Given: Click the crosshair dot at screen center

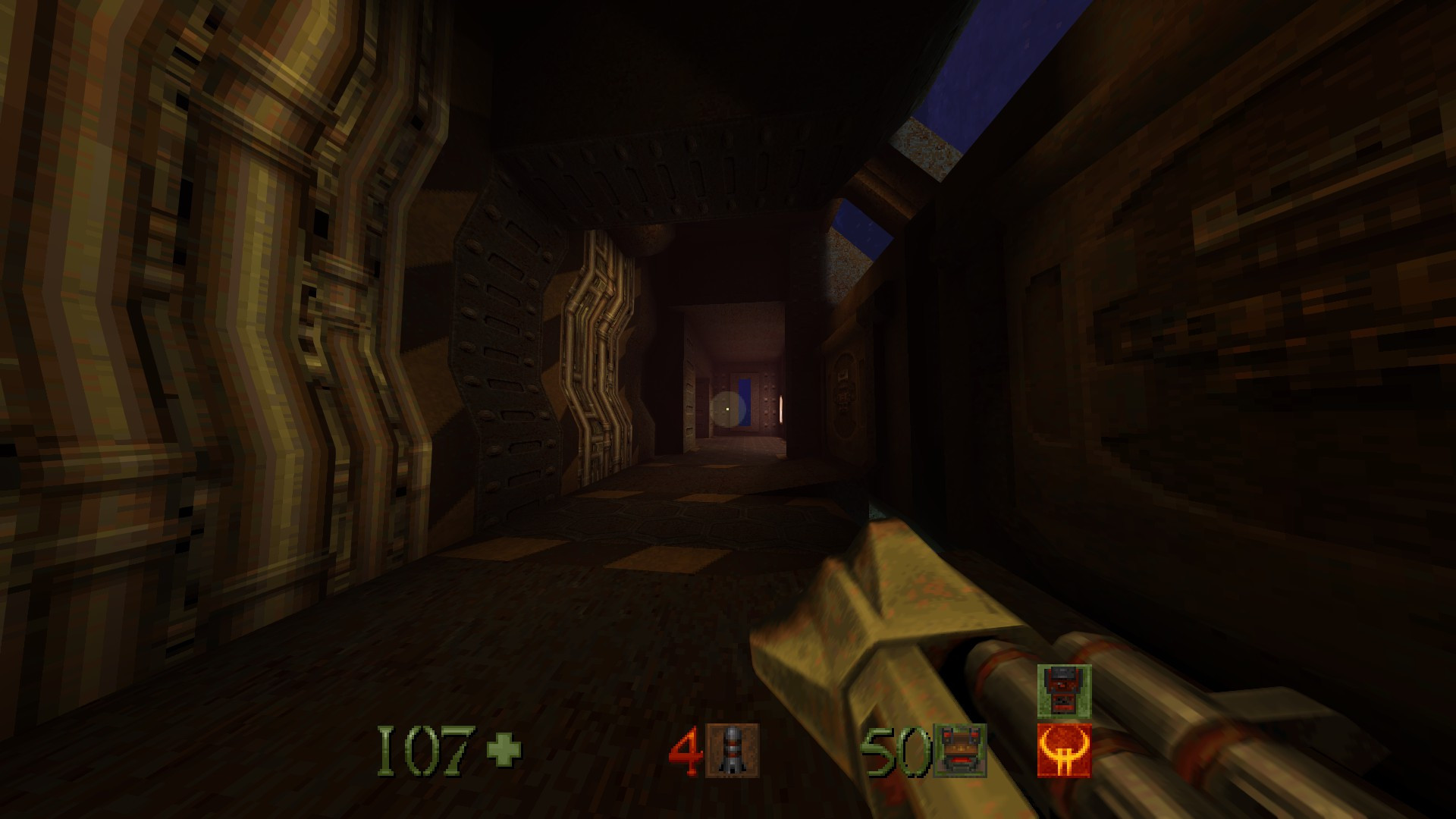Looking at the screenshot, I should point(726,408).
